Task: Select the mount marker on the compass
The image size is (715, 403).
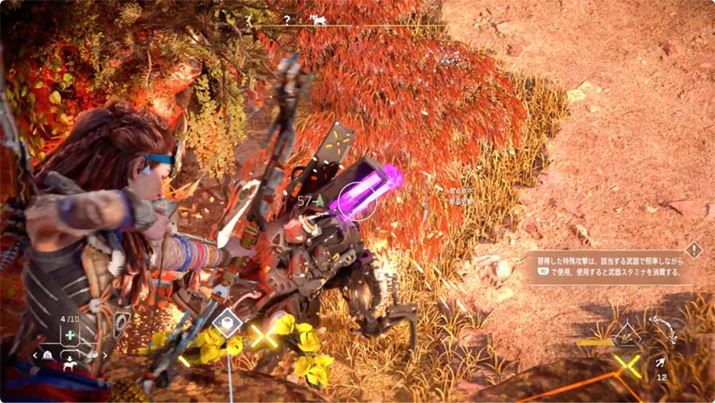Action: [x=317, y=18]
